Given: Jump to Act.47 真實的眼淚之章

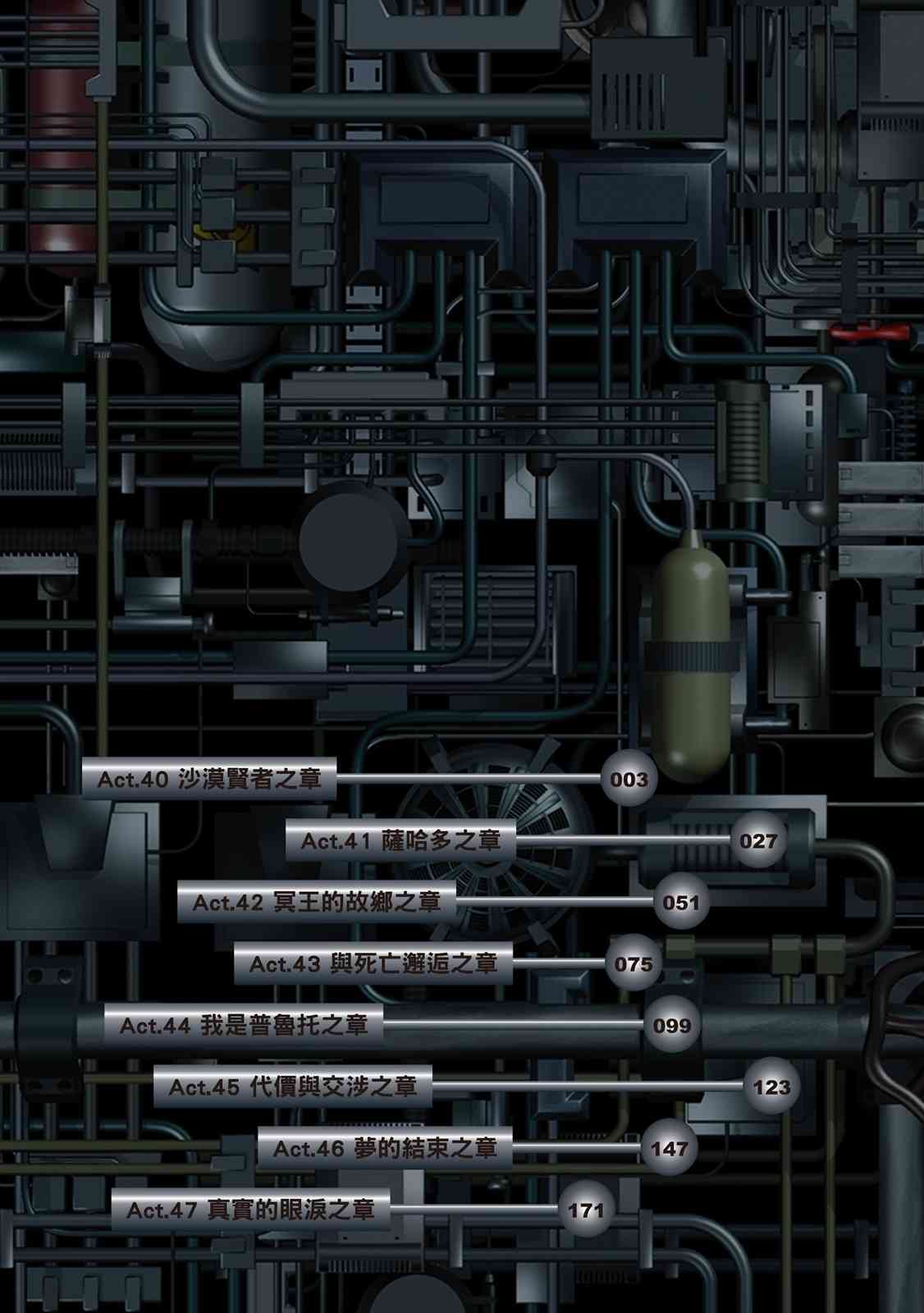Looking at the screenshot, I should (250, 1210).
